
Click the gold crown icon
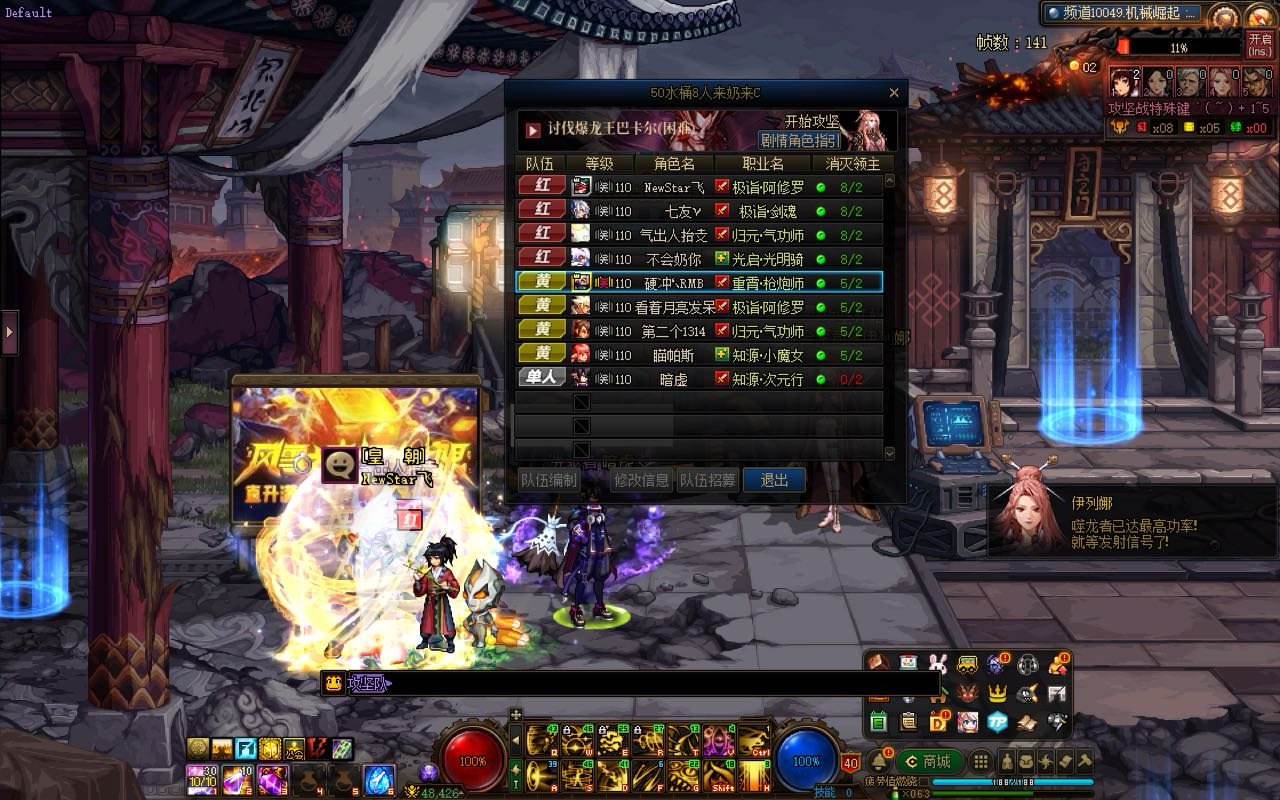tap(997, 692)
